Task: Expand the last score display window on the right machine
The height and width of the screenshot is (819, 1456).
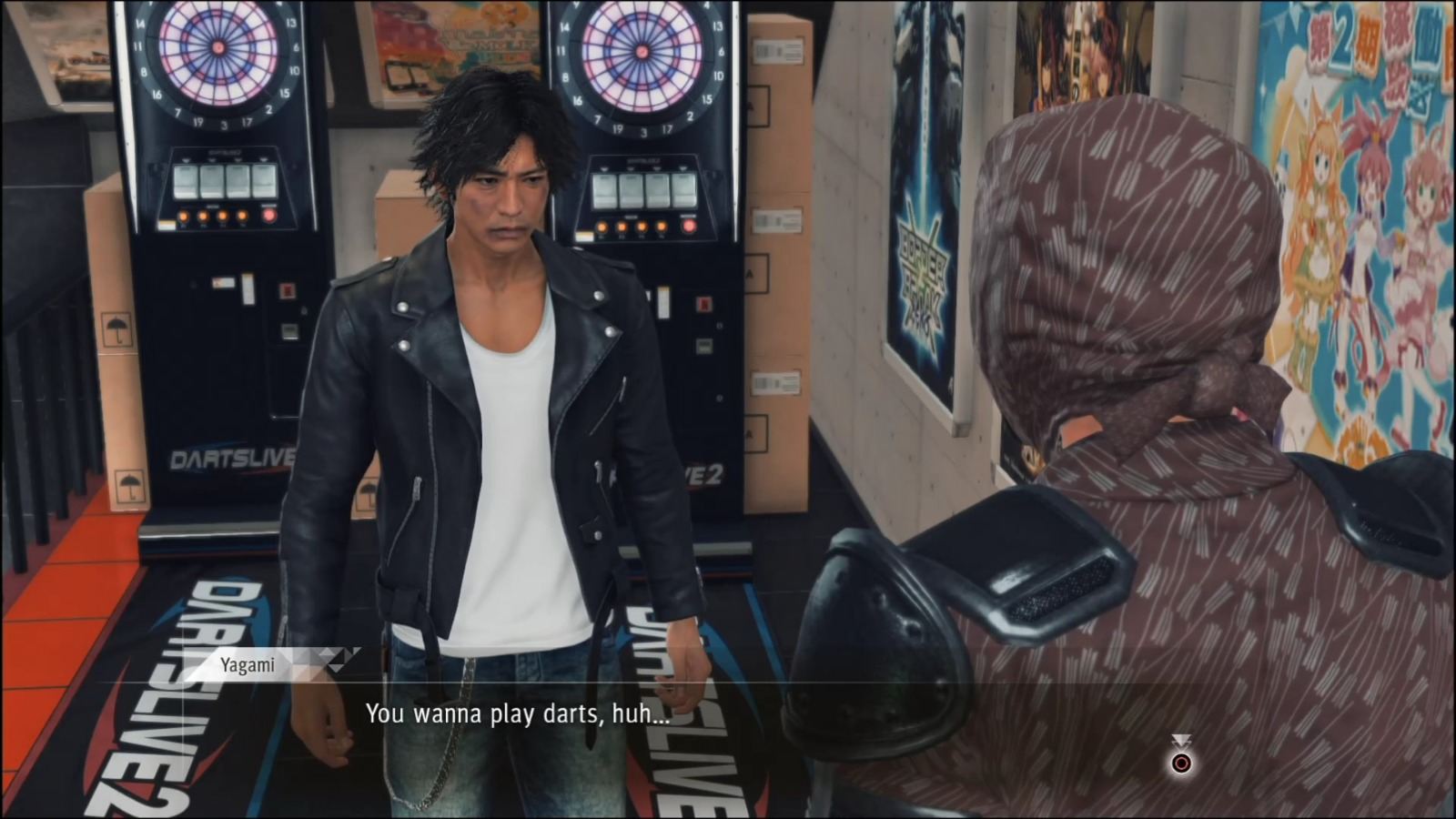Action: (682, 191)
